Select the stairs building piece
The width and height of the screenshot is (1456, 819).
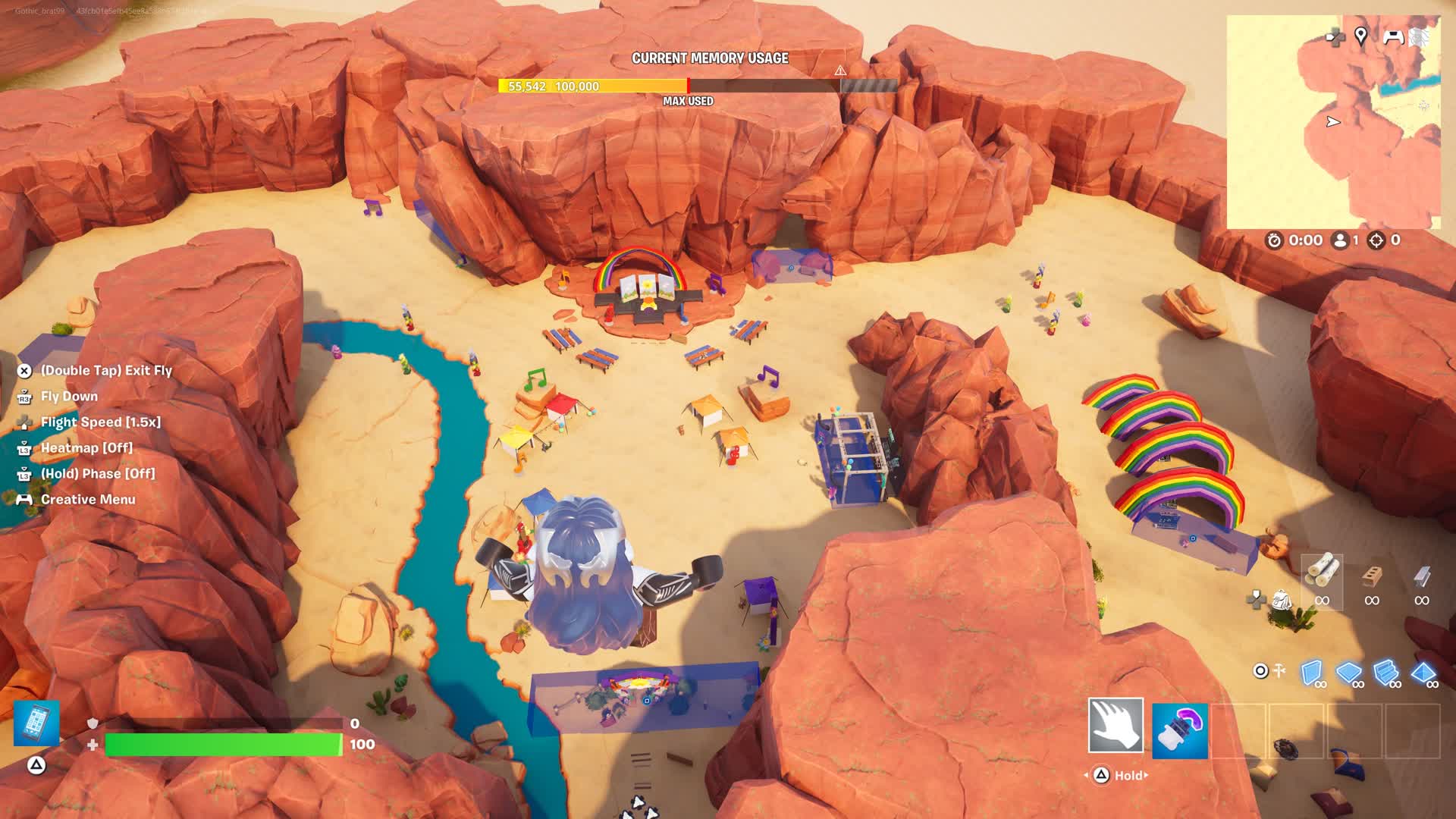coord(1385,673)
